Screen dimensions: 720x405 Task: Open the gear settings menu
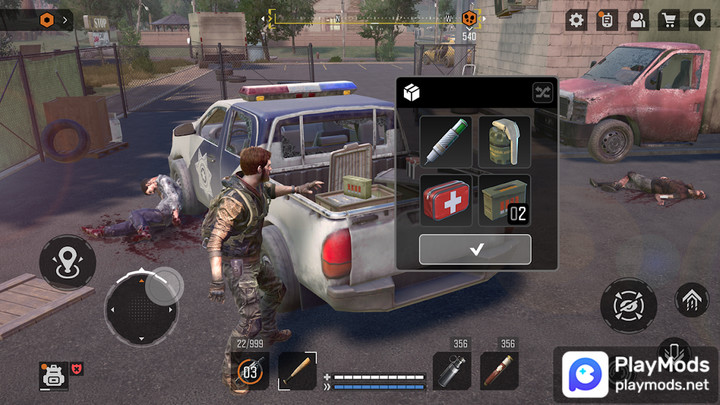577,19
